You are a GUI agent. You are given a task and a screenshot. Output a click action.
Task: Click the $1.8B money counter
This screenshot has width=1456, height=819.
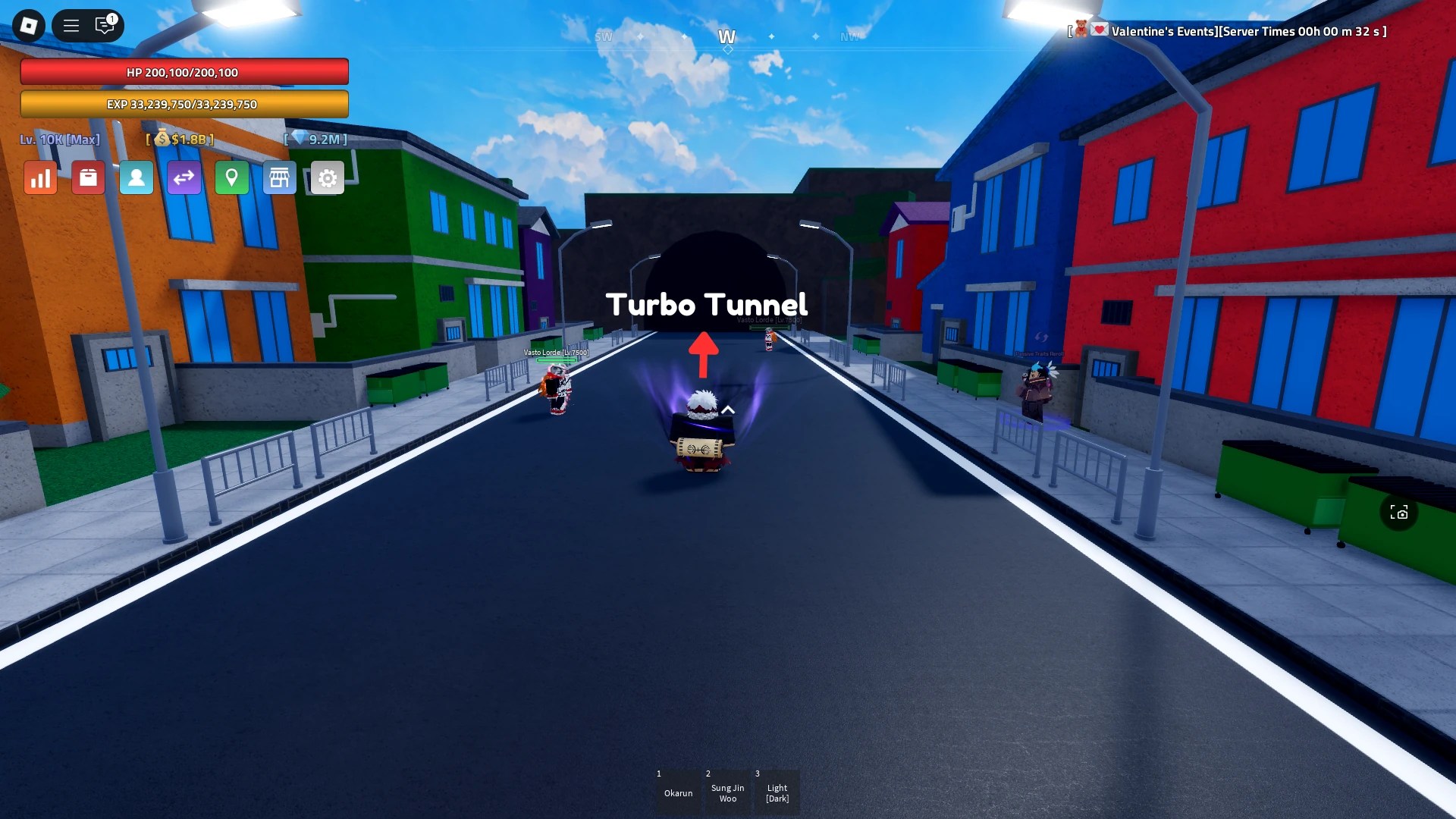click(180, 139)
